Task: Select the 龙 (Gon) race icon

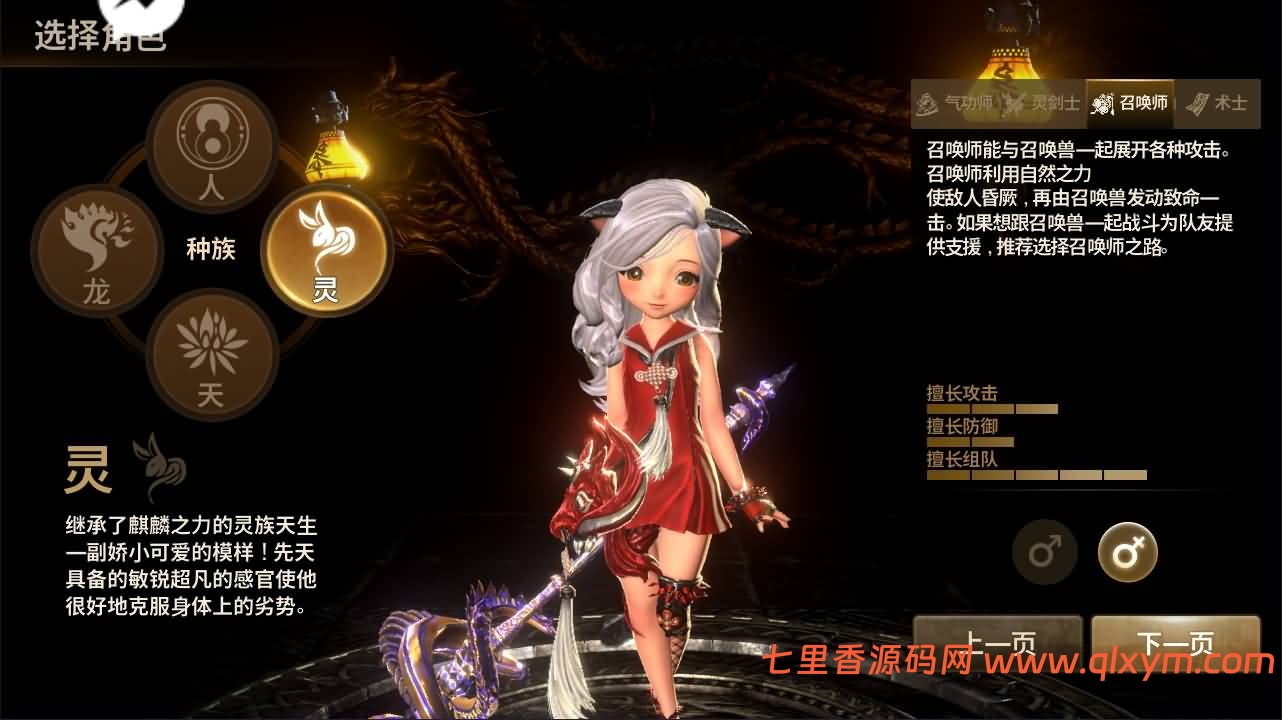Action: (x=96, y=248)
